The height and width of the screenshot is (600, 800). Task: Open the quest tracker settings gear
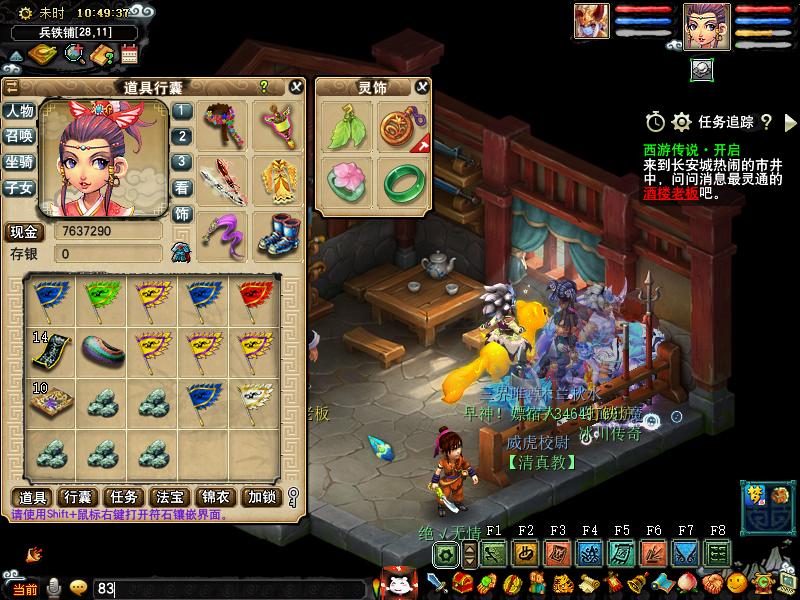(x=682, y=122)
